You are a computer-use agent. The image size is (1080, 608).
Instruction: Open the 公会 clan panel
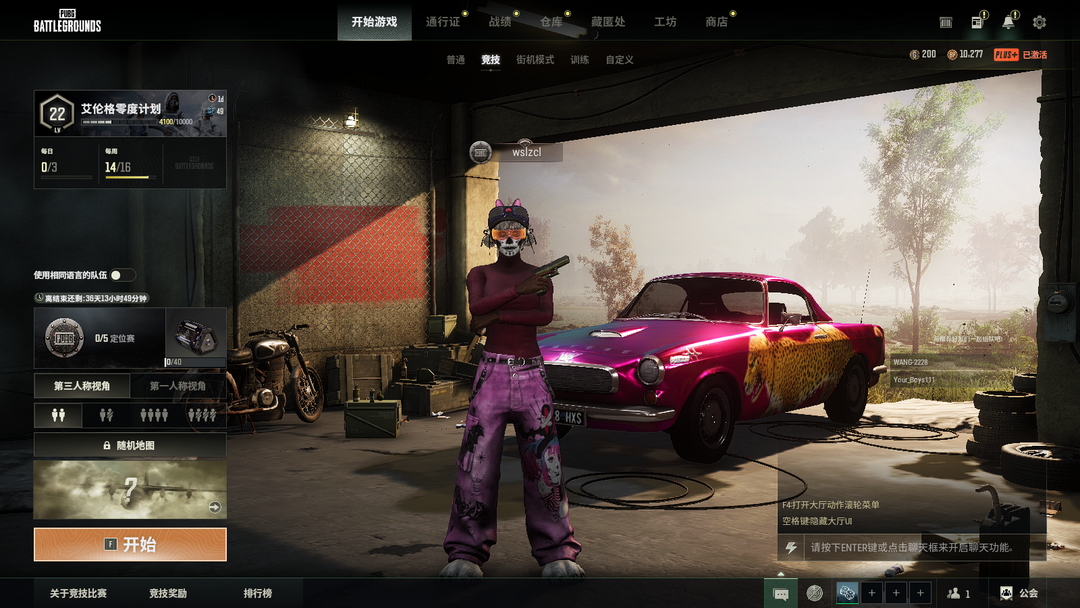[1018, 594]
